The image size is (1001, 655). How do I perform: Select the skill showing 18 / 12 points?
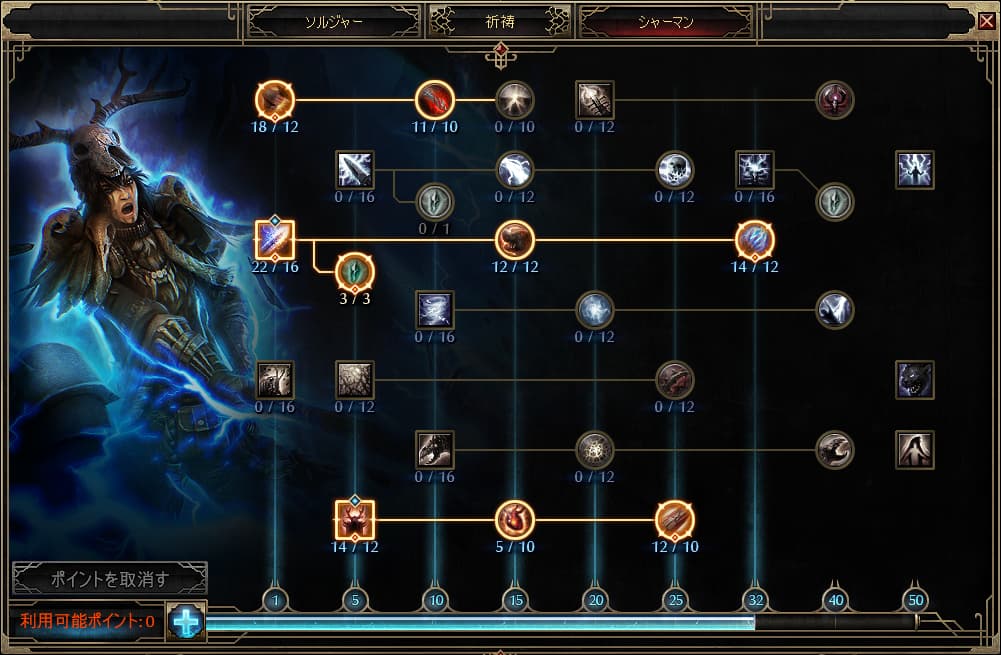tap(274, 100)
